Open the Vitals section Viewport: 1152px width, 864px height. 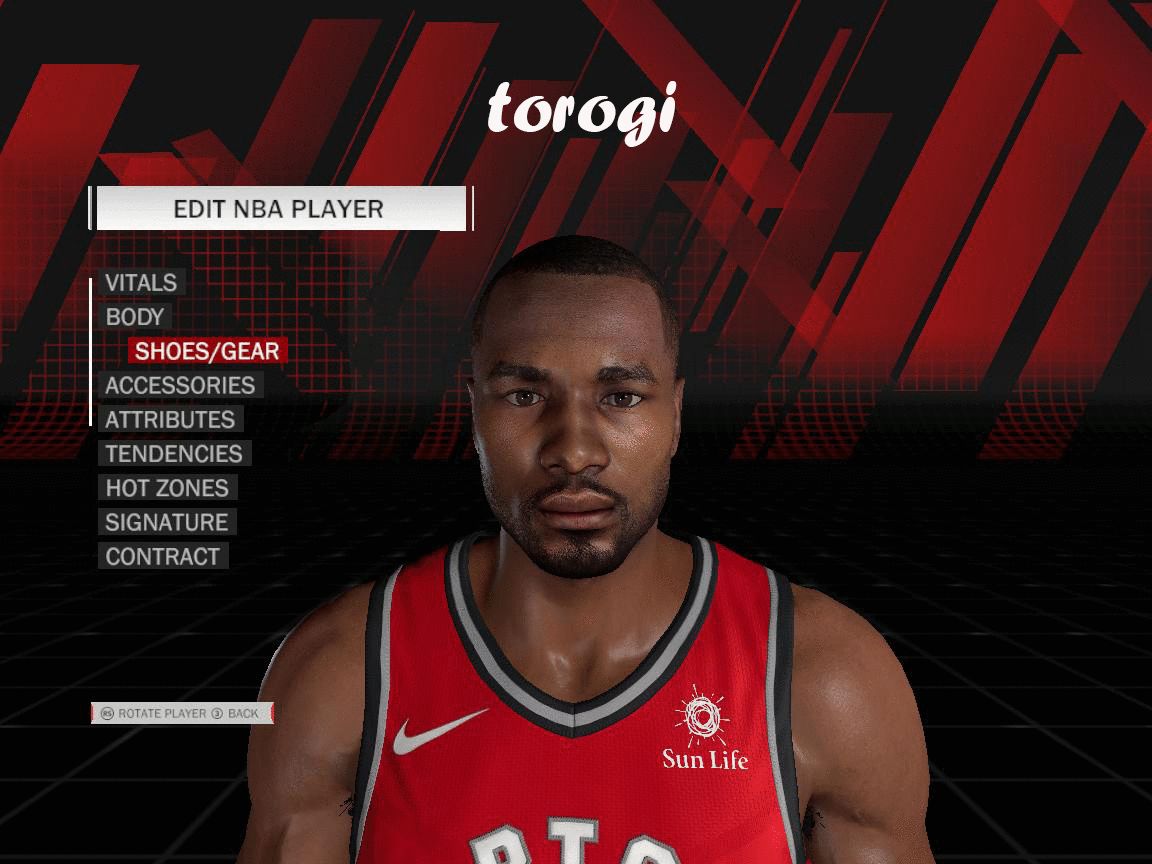tap(141, 283)
